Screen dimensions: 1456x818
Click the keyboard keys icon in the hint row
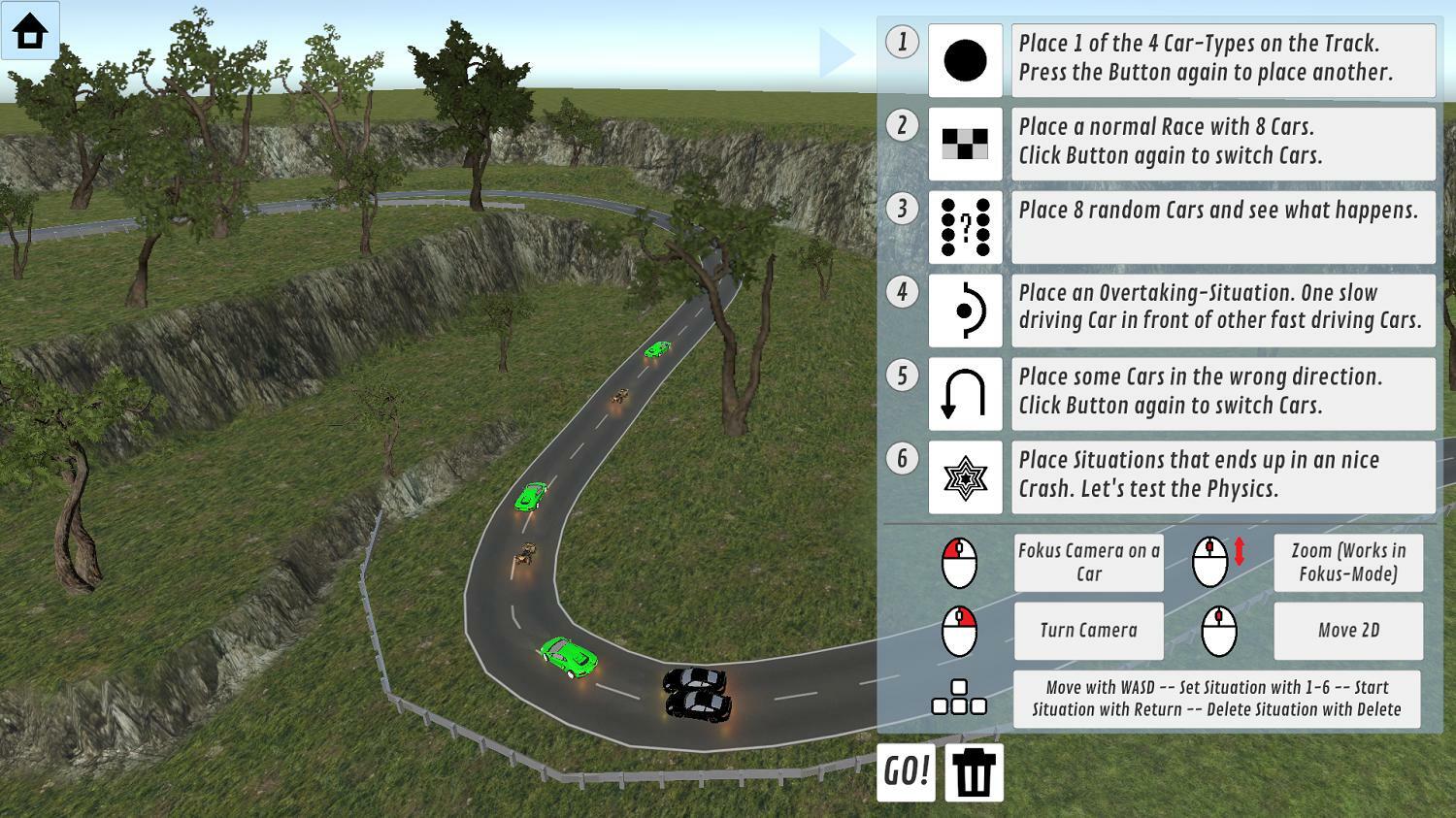959,698
